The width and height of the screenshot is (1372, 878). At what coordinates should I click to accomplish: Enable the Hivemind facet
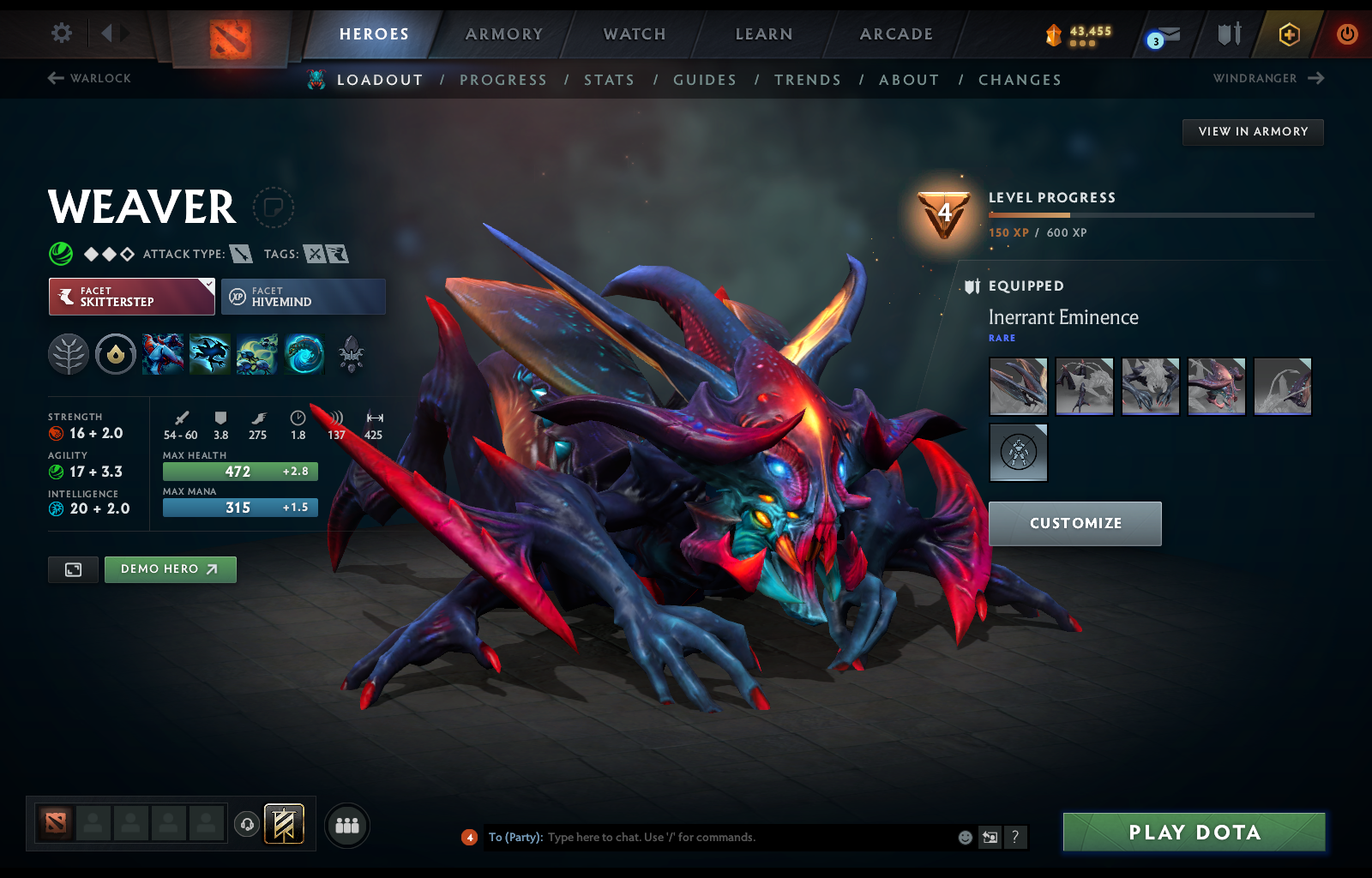click(304, 297)
